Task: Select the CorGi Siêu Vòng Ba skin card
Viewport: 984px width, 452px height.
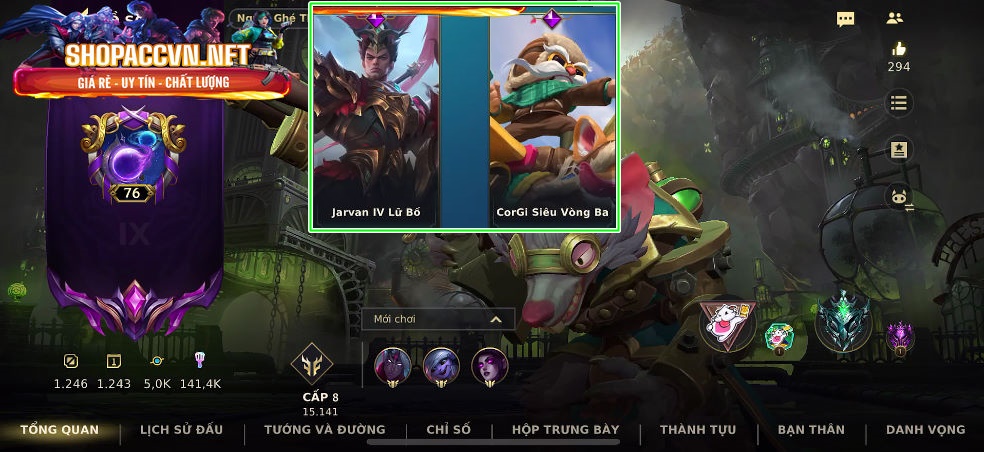Action: click(x=552, y=120)
